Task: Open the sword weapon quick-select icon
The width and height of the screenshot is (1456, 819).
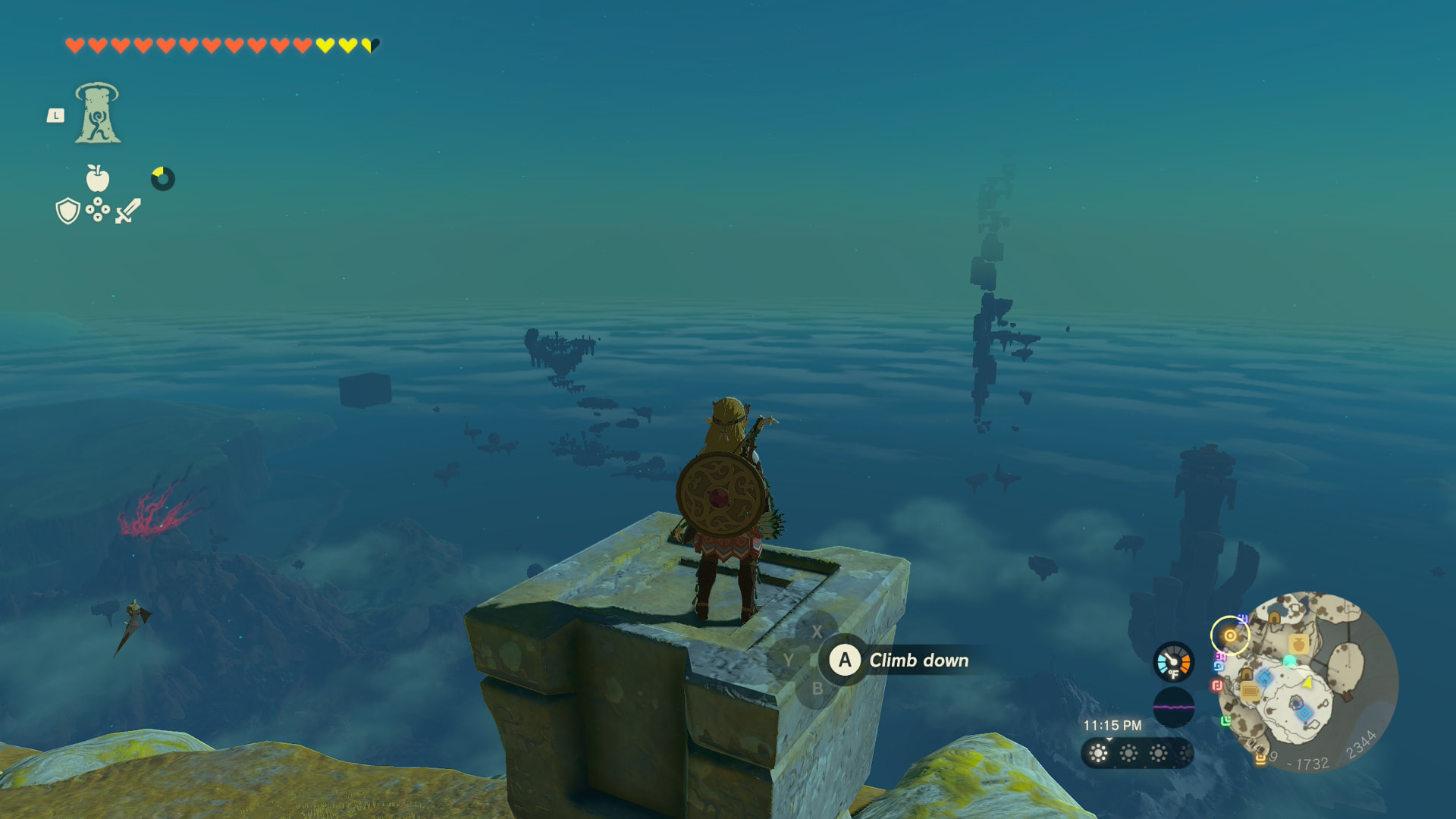Action: 128,211
